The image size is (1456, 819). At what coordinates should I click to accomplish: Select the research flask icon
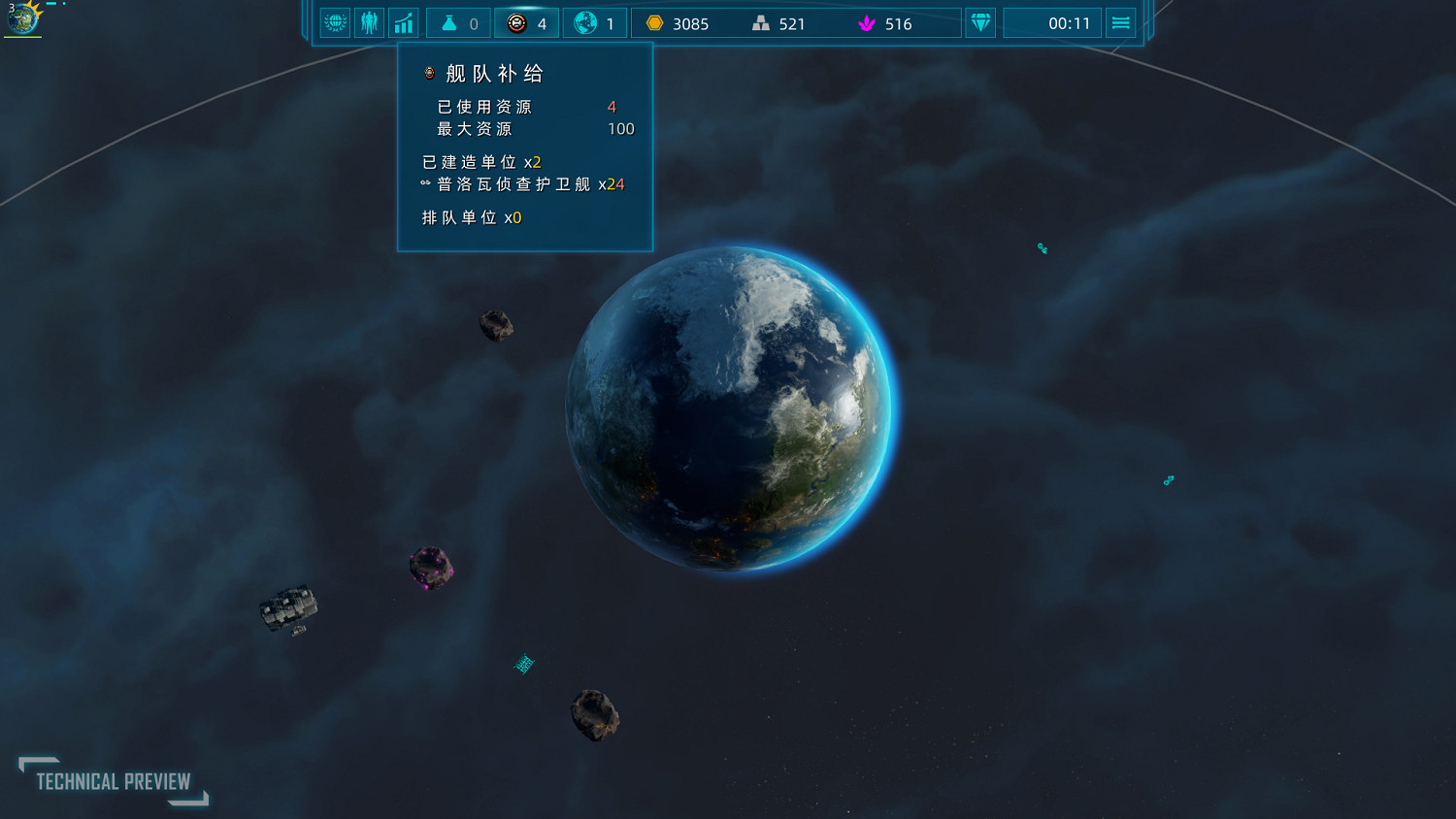[x=449, y=22]
